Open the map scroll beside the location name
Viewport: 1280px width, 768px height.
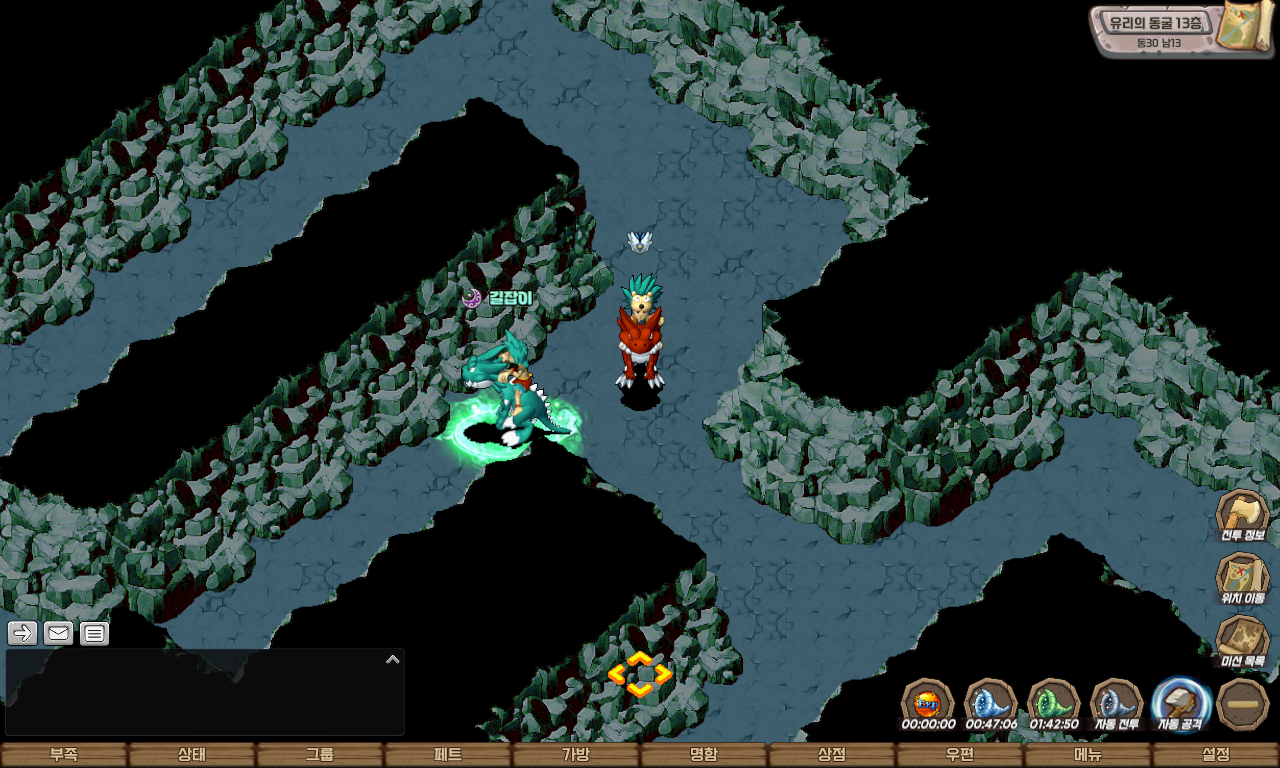coord(1244,30)
